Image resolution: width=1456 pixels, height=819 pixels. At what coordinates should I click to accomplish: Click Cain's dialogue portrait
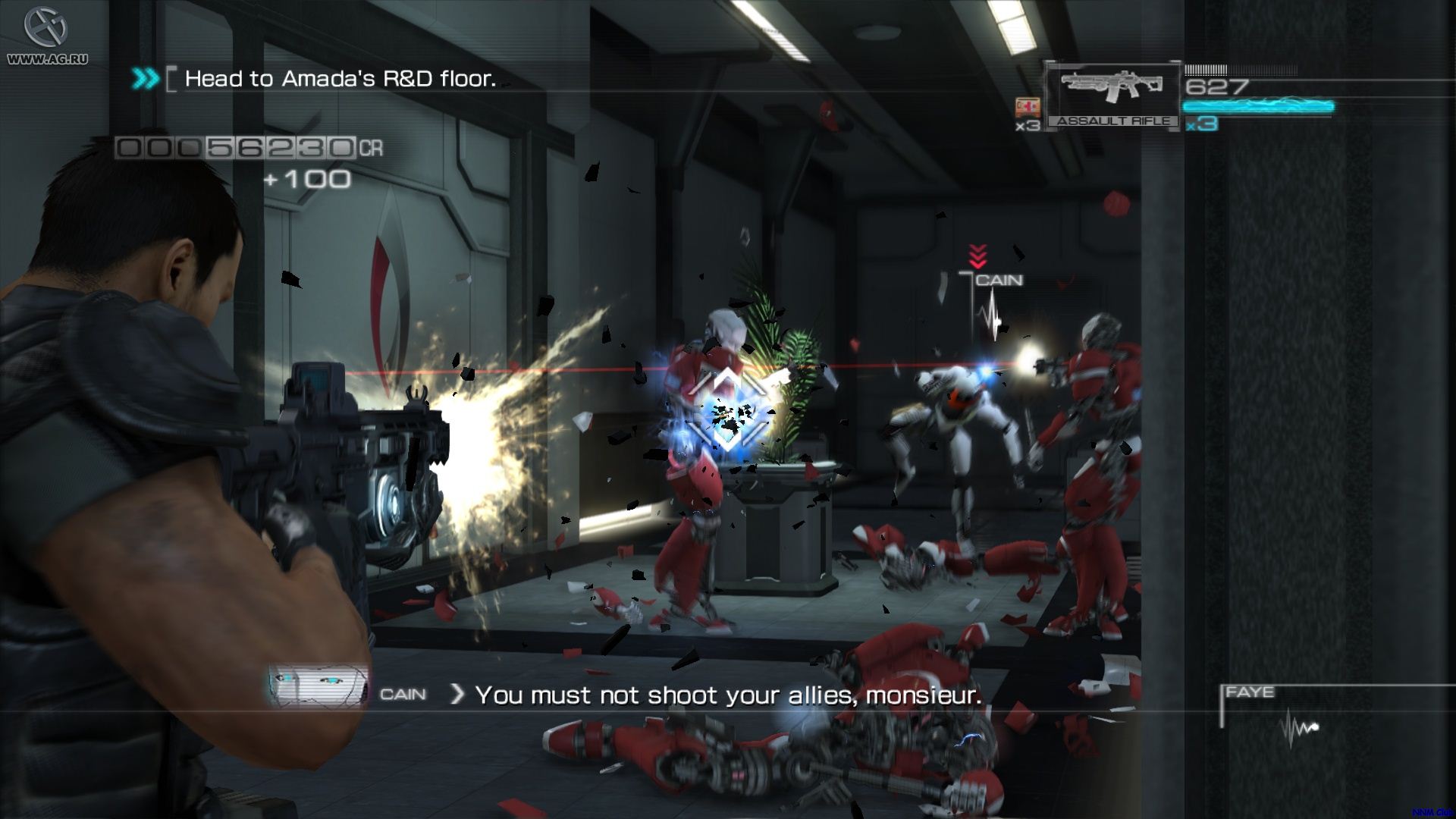point(317,687)
